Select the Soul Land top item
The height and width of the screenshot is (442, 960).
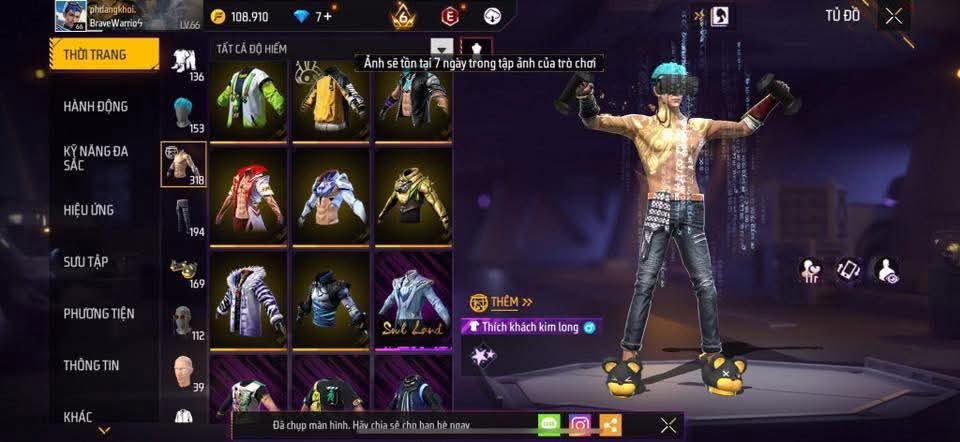[x=412, y=300]
